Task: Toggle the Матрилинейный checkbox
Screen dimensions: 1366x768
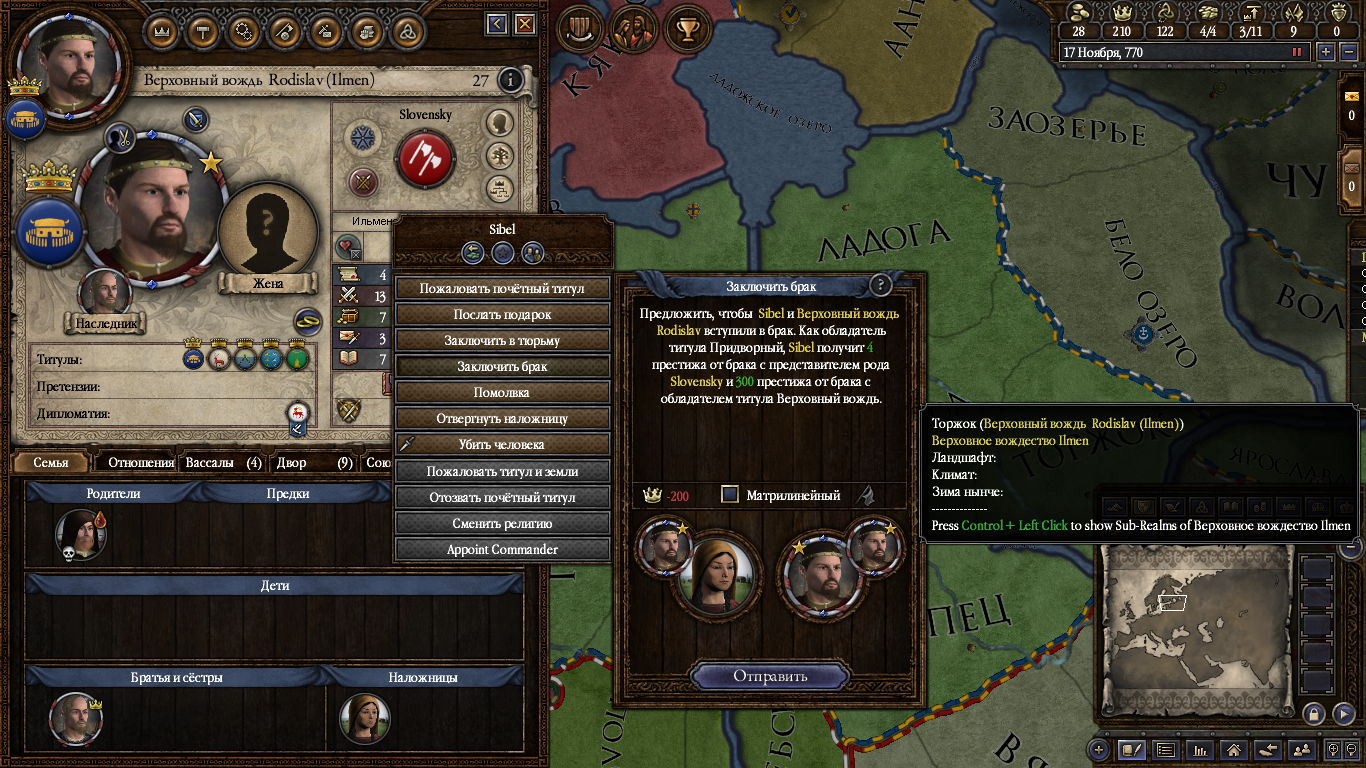Action: click(730, 494)
